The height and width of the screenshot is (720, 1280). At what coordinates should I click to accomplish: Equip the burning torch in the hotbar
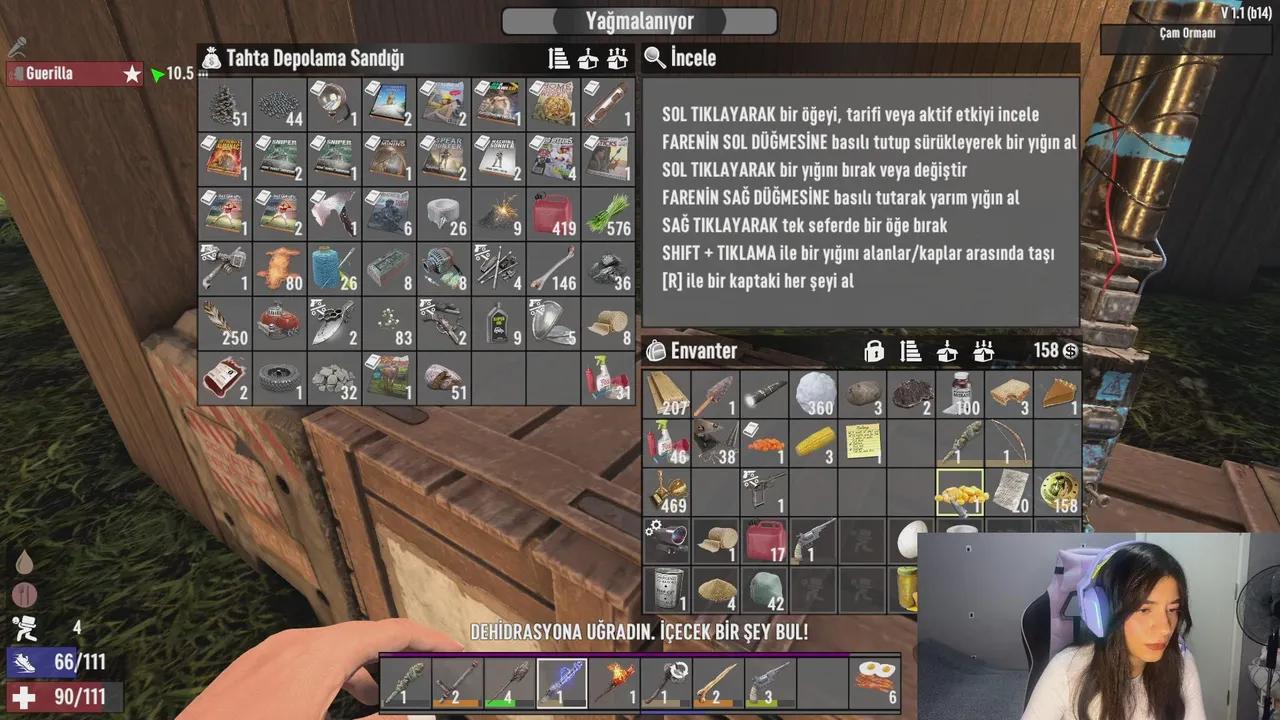[612, 682]
